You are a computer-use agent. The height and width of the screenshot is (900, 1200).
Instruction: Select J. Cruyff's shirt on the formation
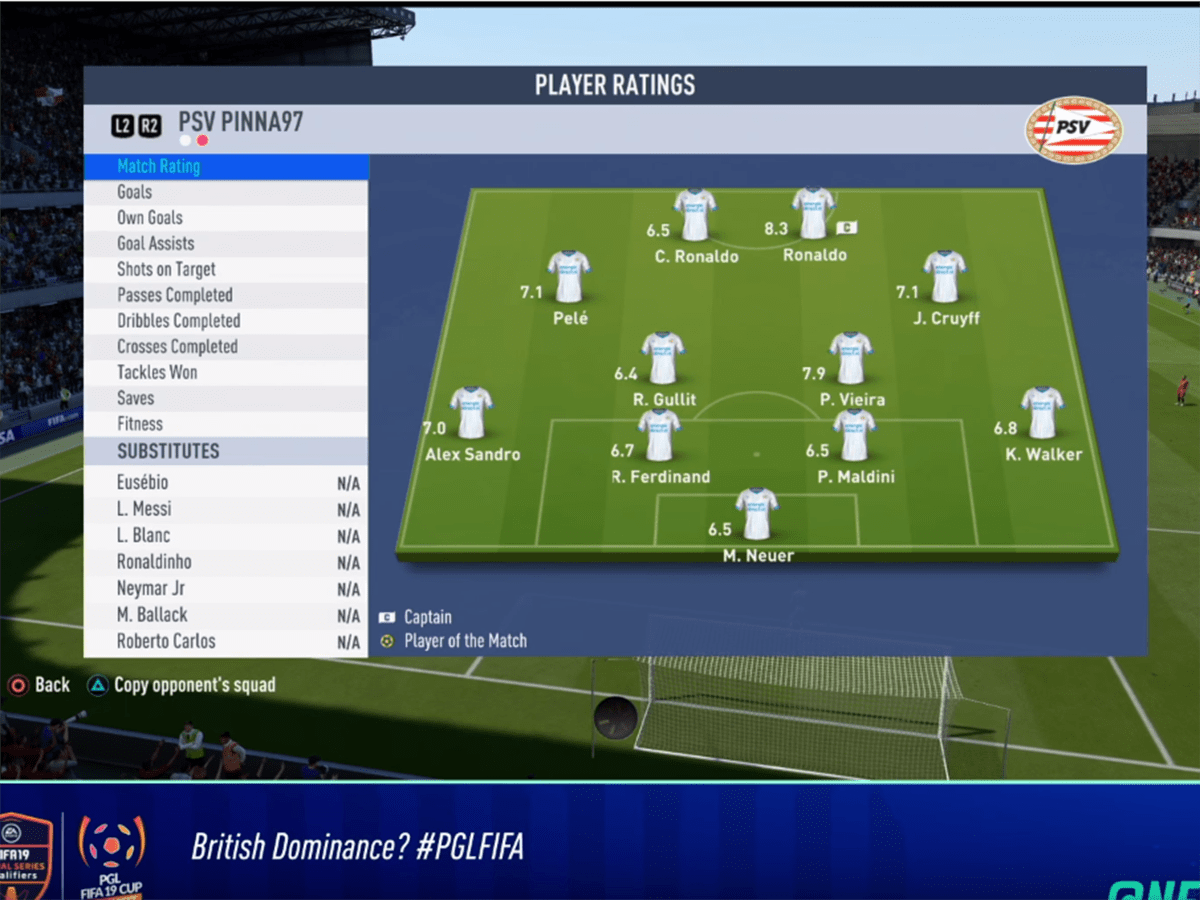pos(945,277)
